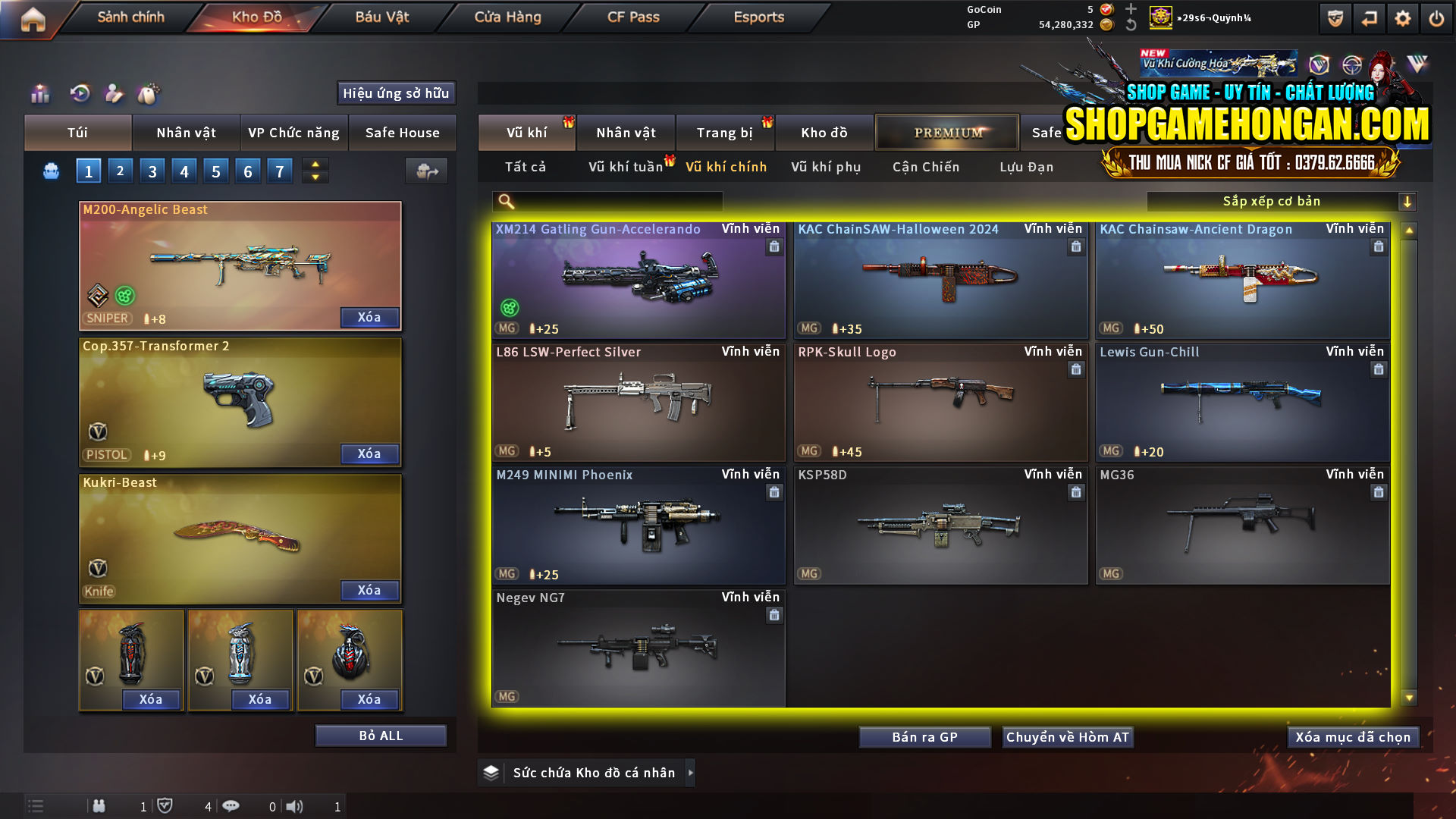Viewport: 1456px width, 819px height.
Task: Click the Bỏ ALL button below grenades
Action: point(380,735)
